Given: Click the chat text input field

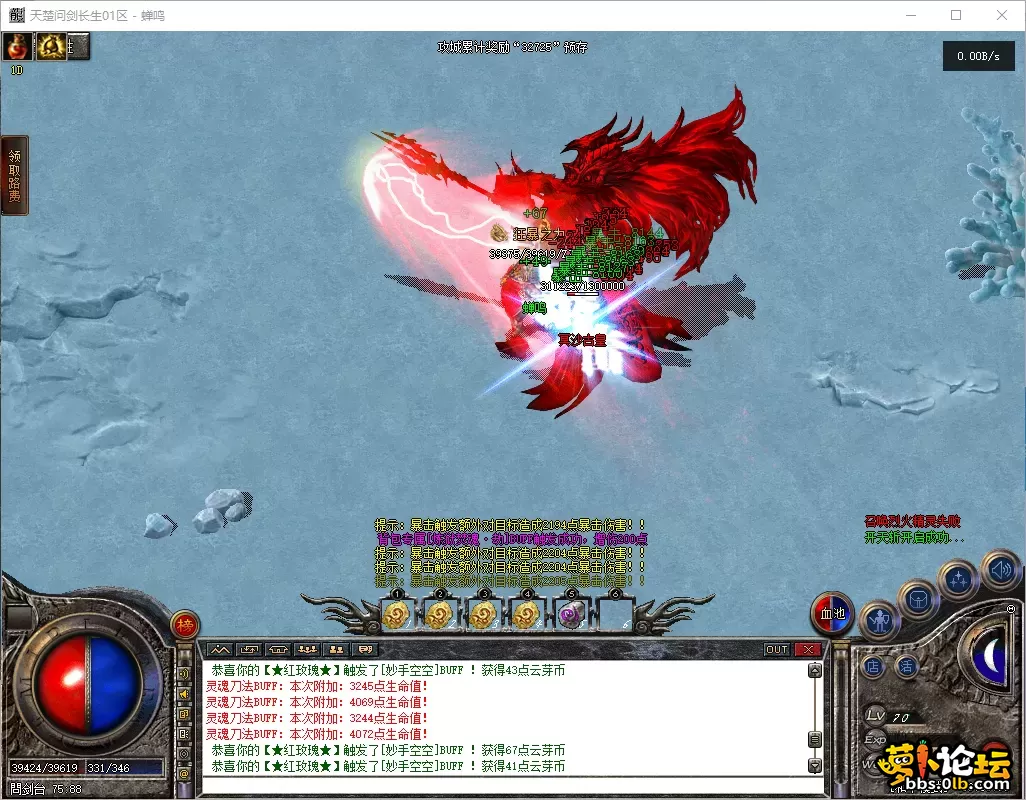Looking at the screenshot, I should (500, 785).
